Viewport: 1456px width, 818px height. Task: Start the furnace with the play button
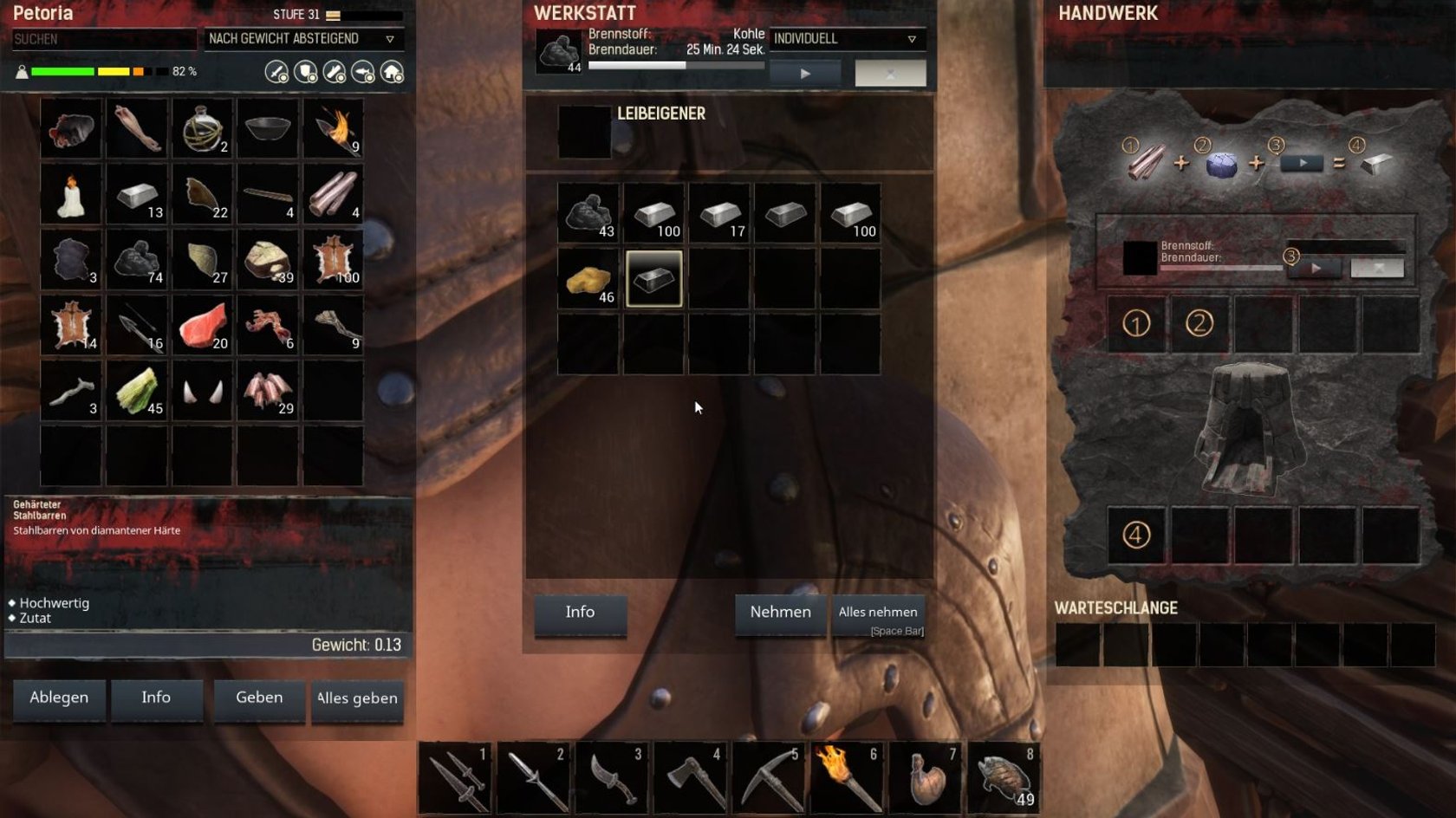click(805, 74)
